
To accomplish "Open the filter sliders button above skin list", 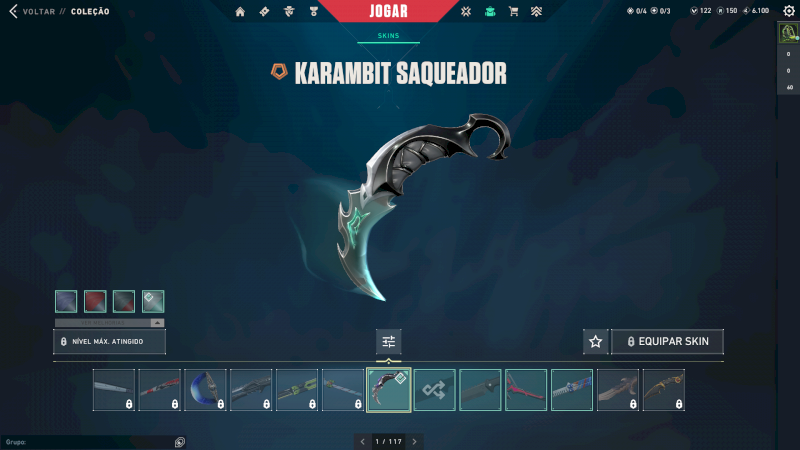I will [x=389, y=342].
